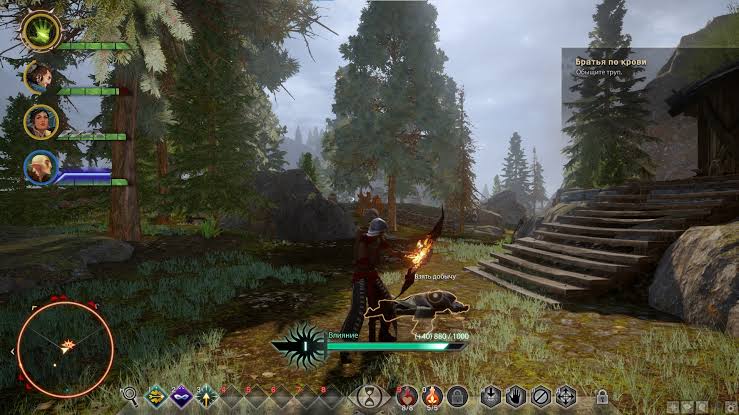The width and height of the screenshot is (739, 415).
Task: Select the green glowing hand party portrait
Action: [x=41, y=30]
